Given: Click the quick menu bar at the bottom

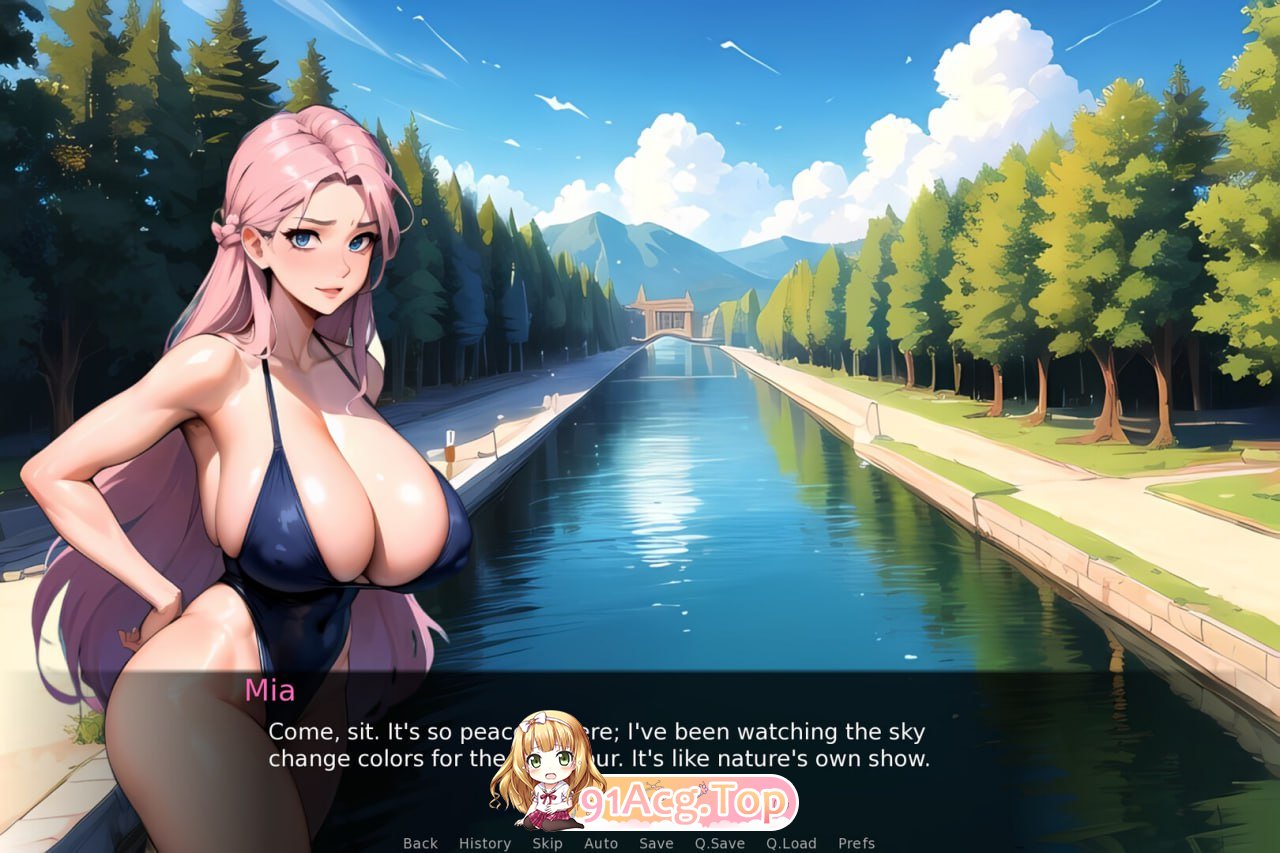Looking at the screenshot, I should [640, 843].
